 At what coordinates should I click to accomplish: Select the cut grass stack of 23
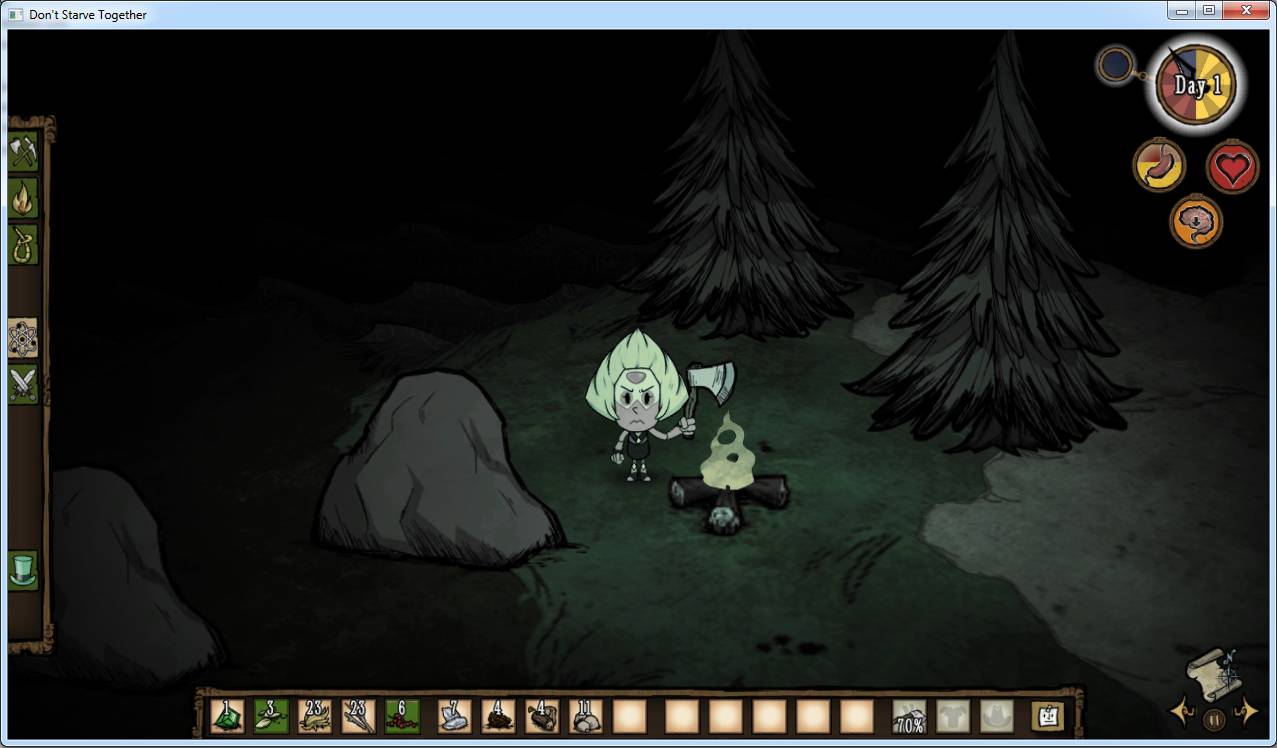[315, 716]
